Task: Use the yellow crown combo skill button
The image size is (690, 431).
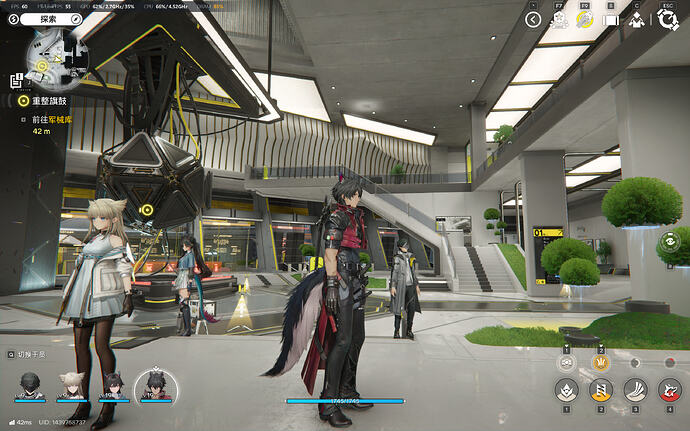Action: [601, 363]
